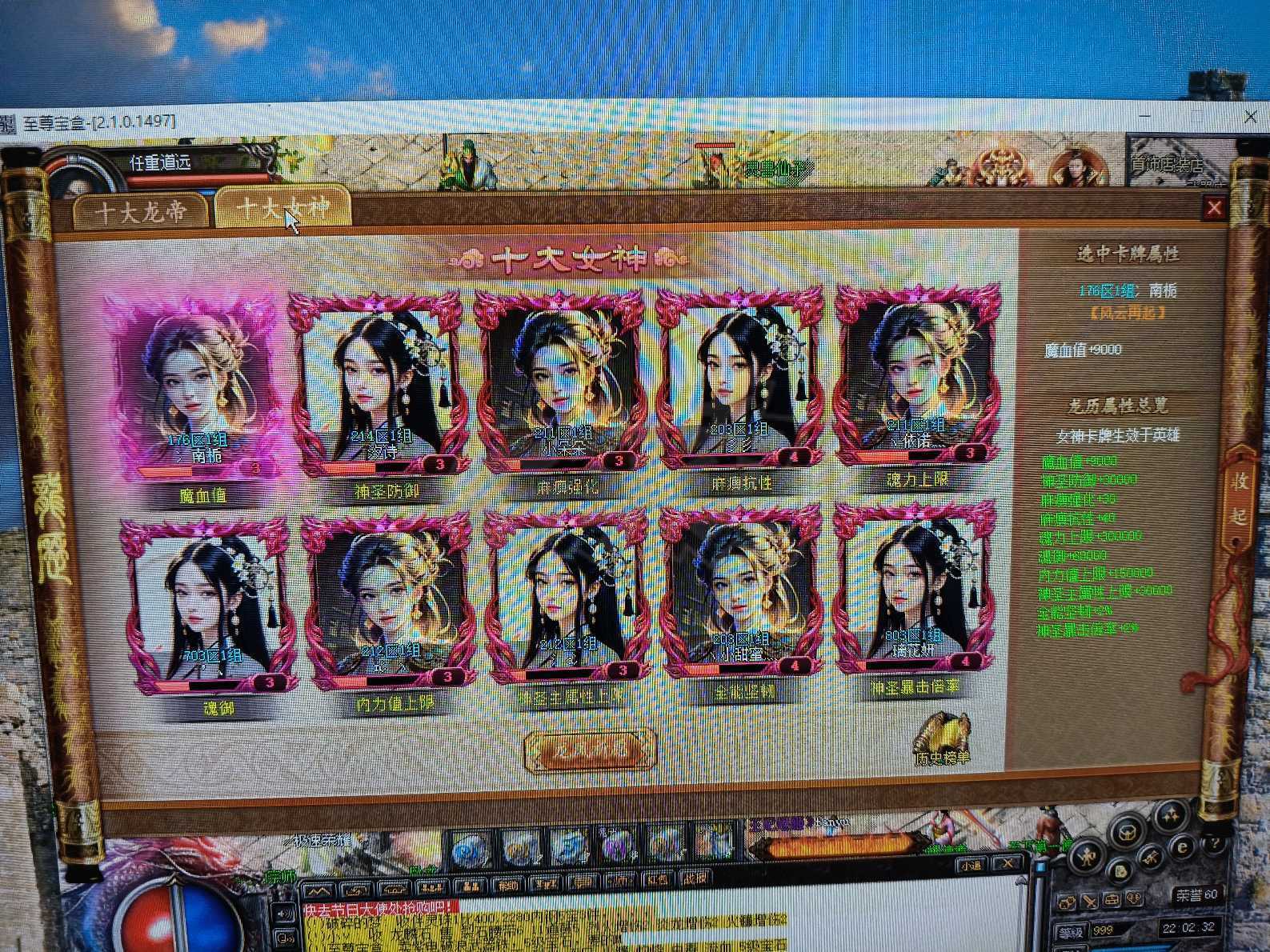Image resolution: width=1270 pixels, height=952 pixels.
Task: Click the crossed-swords icon beside the honor display
Action: [x=1089, y=901]
